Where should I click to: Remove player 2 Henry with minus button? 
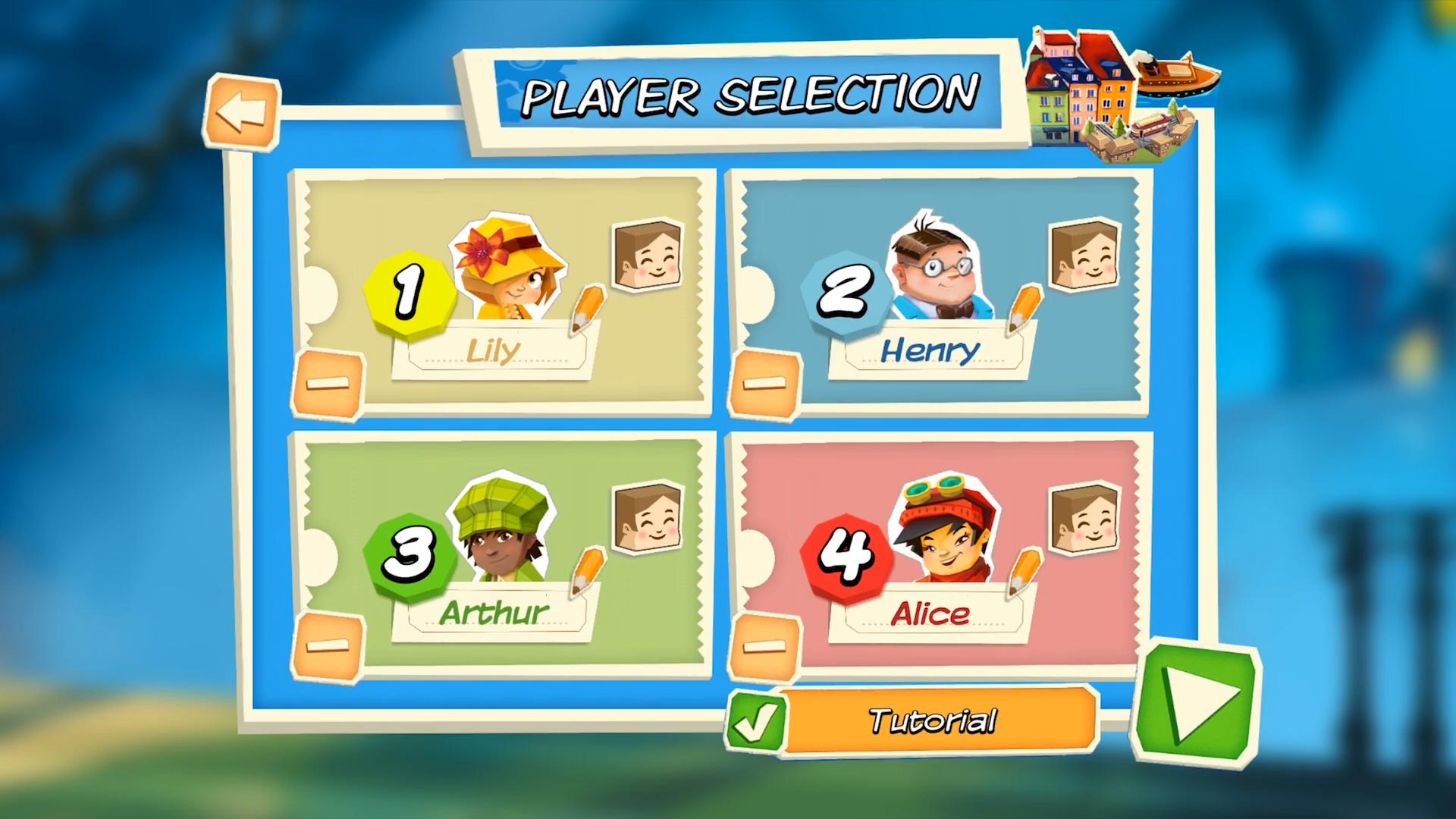click(764, 384)
